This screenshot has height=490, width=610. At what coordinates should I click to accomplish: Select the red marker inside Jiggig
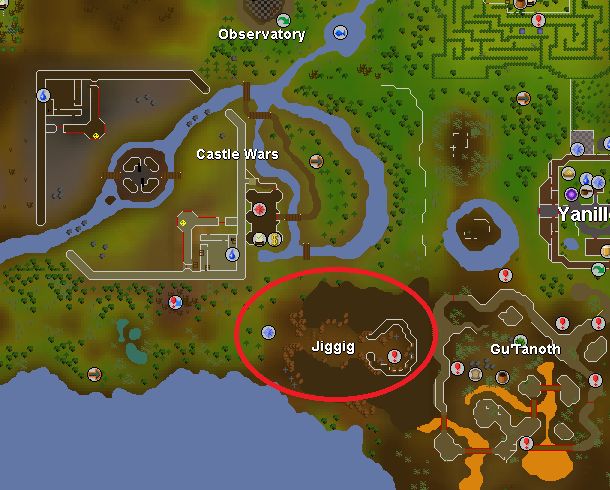(394, 355)
